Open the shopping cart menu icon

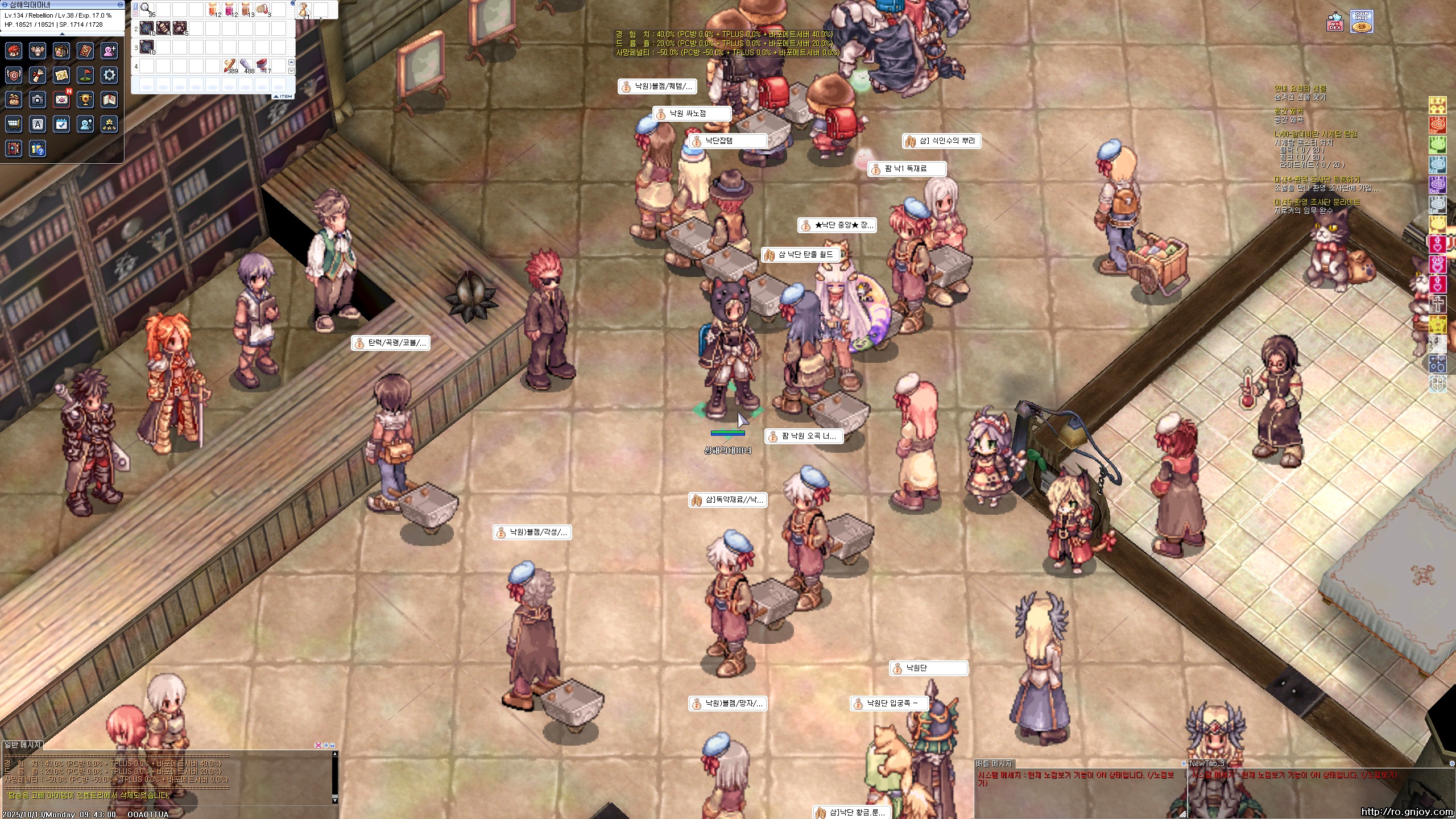pyautogui.click(x=14, y=124)
